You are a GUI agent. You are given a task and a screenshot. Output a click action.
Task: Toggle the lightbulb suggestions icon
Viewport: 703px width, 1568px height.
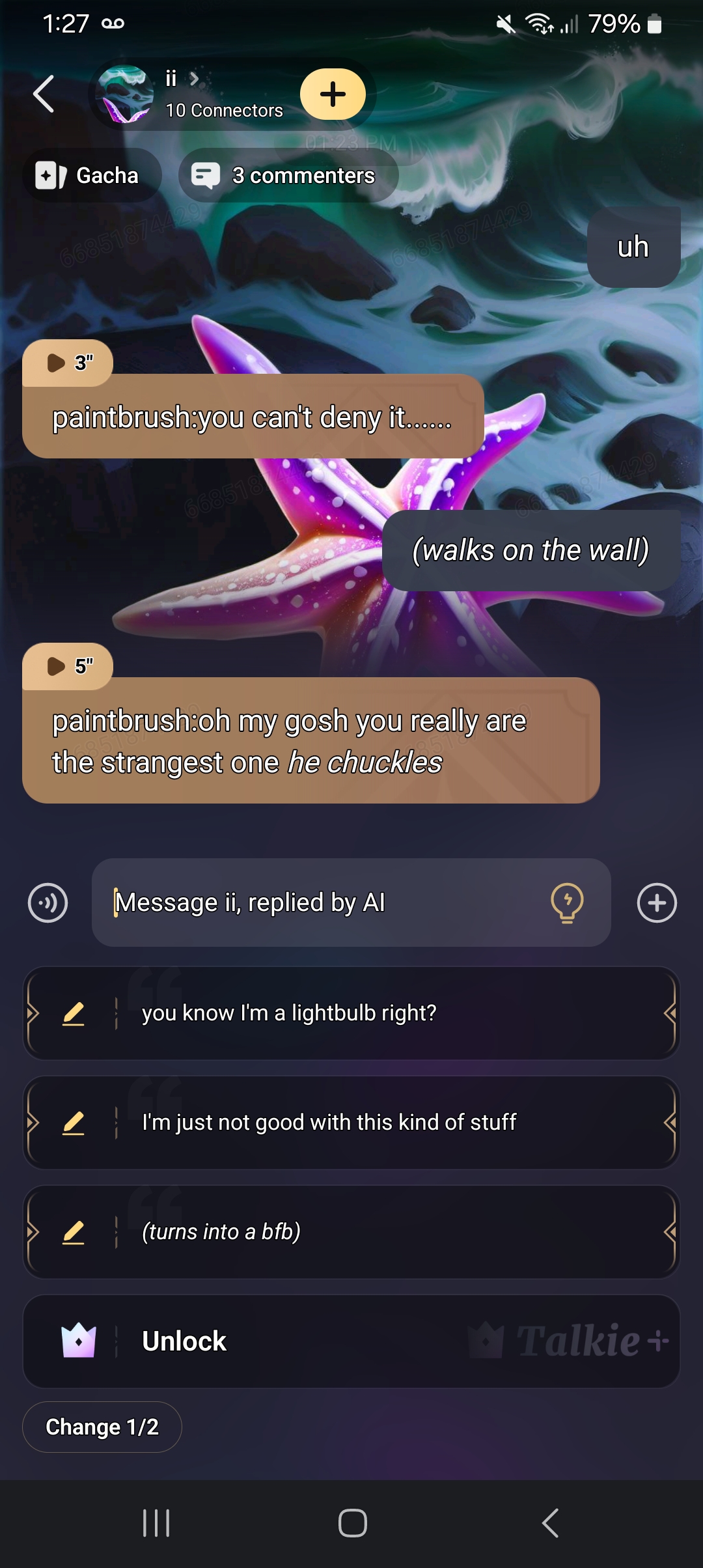click(x=567, y=903)
